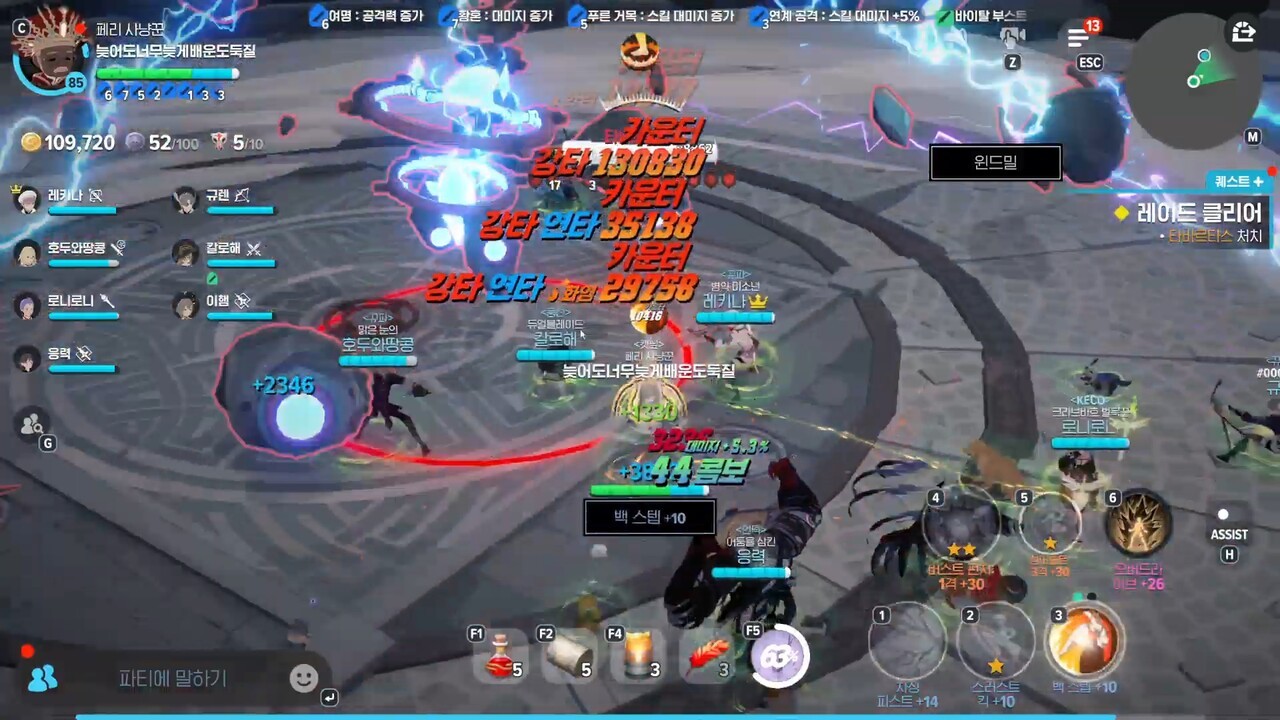Select the 레이드 클리어 quest tracker

tap(1190, 213)
